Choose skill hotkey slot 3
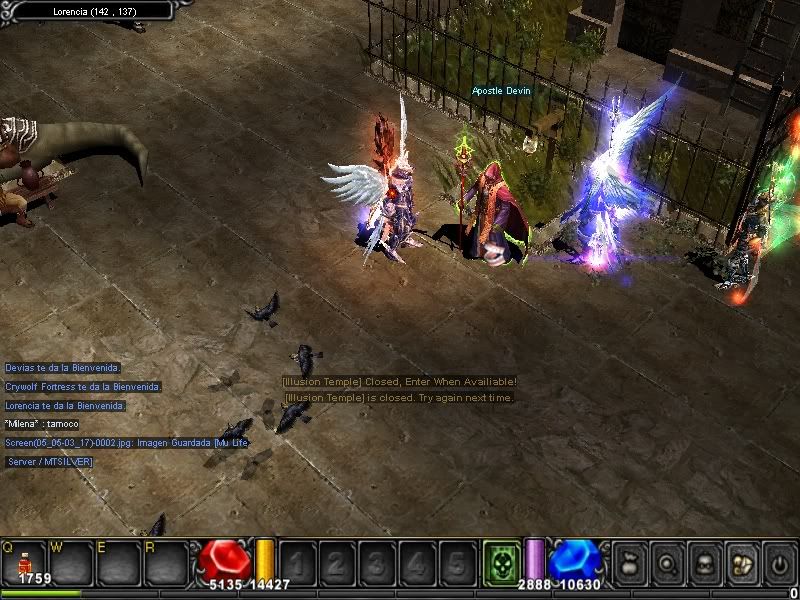 click(377, 563)
